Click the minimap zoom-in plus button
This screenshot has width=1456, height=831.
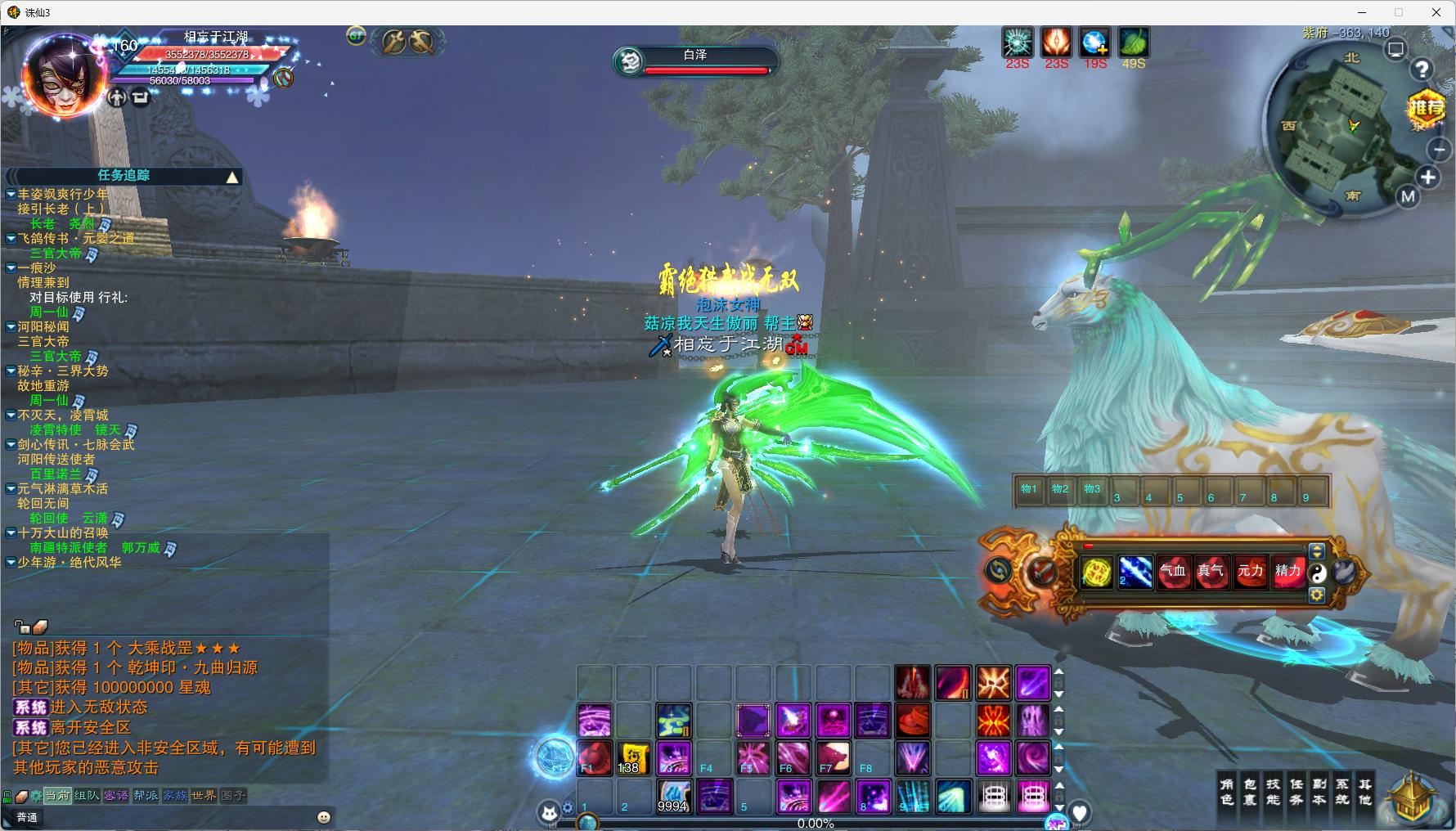pos(1427,177)
